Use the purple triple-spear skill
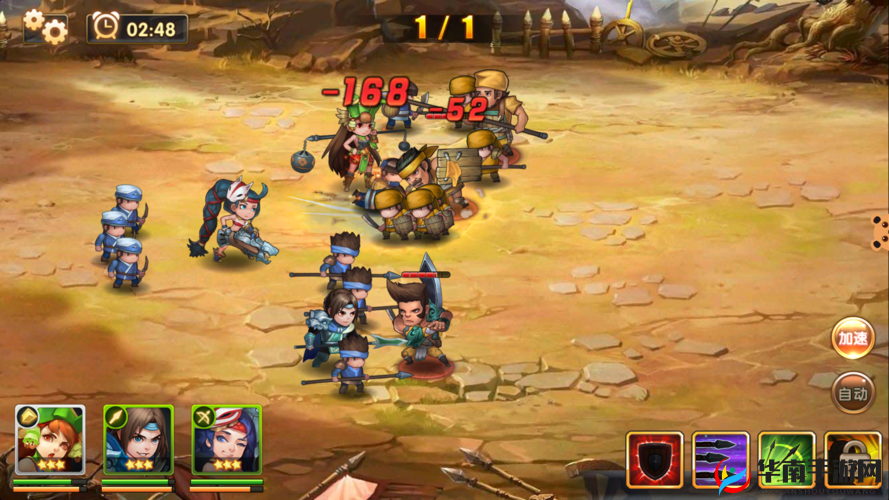Viewport: 889px width, 500px height. pos(721,460)
